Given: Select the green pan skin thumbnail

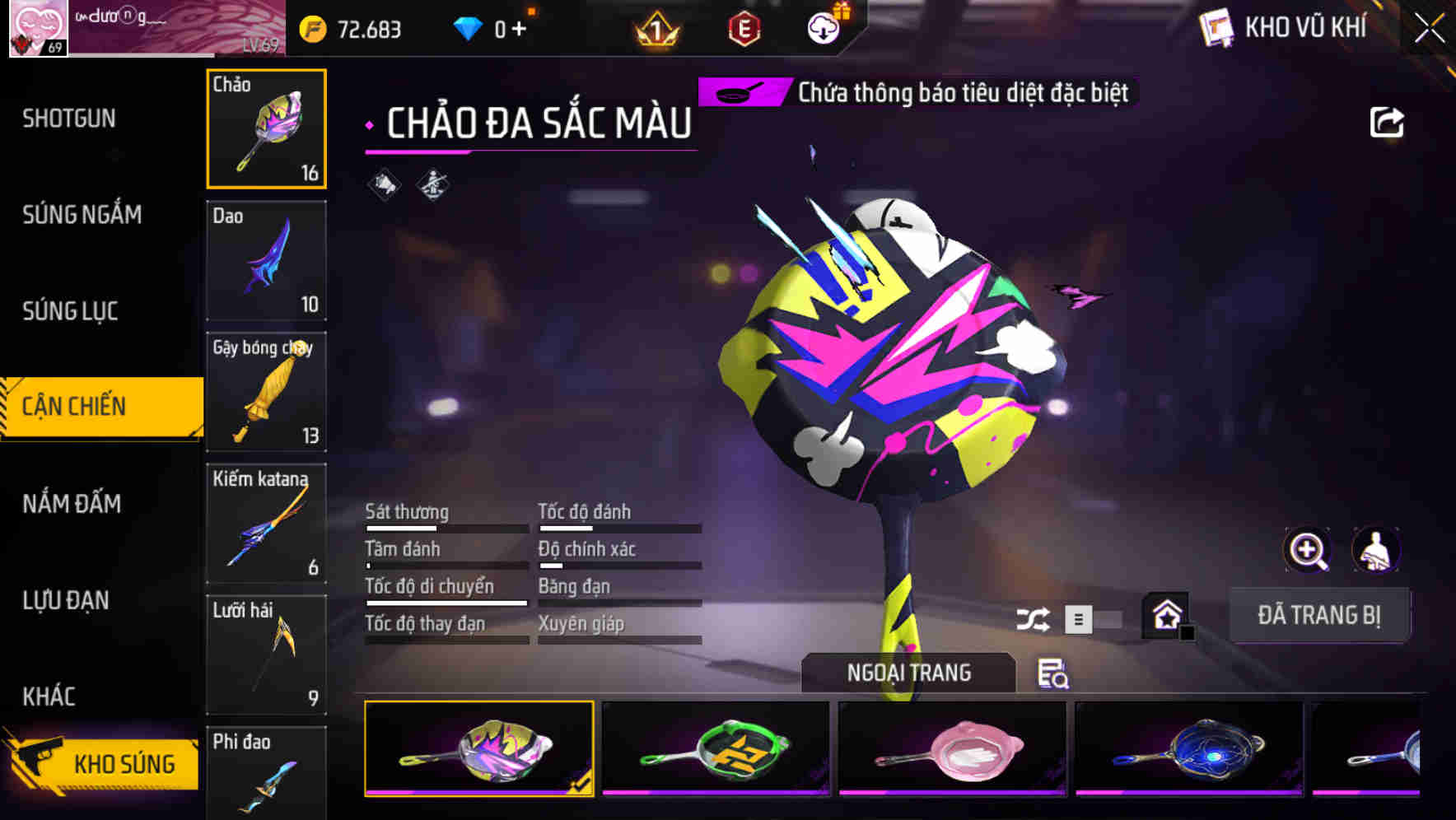Looking at the screenshot, I should pyautogui.click(x=715, y=748).
